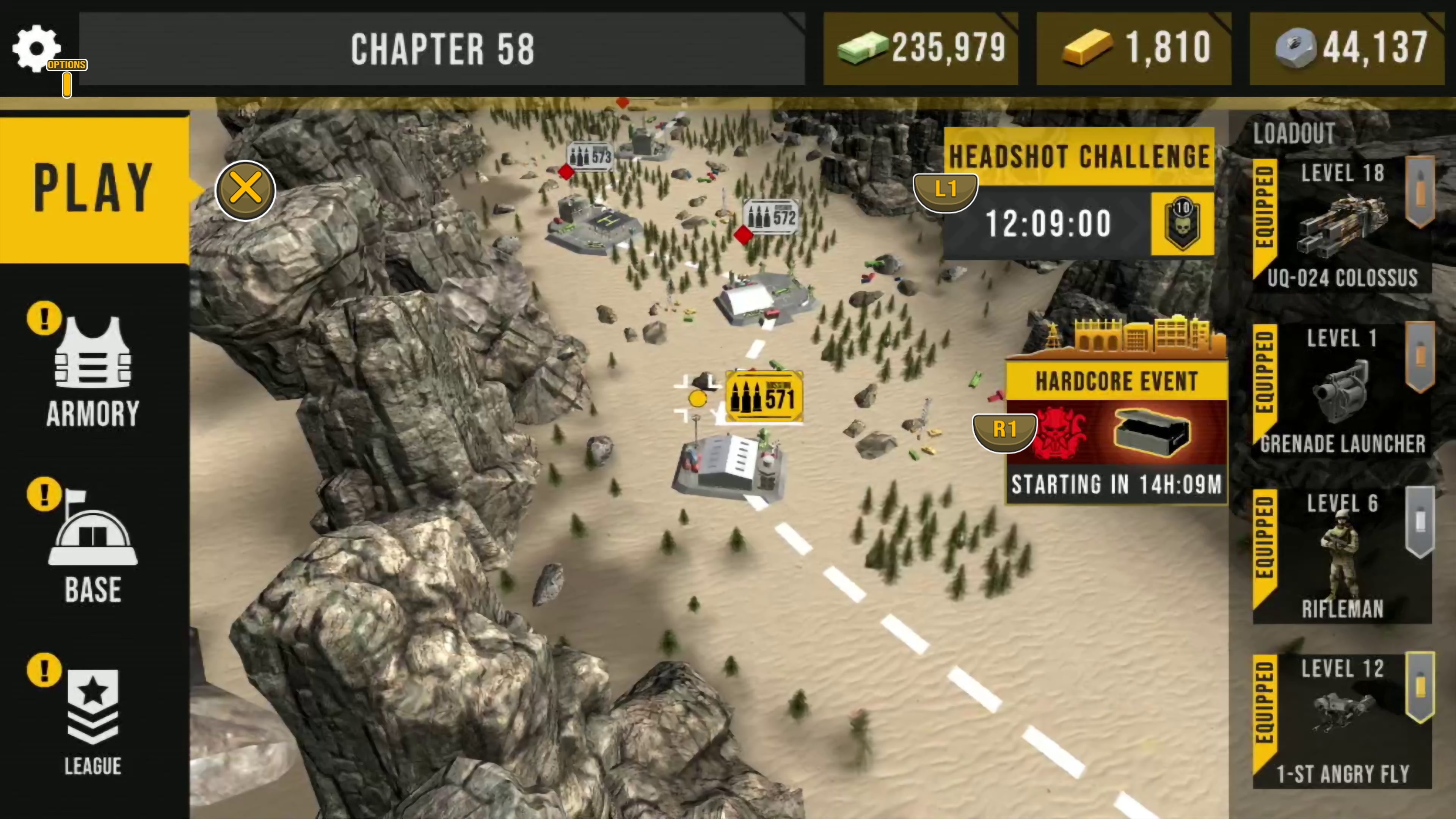
Task: Open the Options settings gear
Action: click(x=36, y=47)
